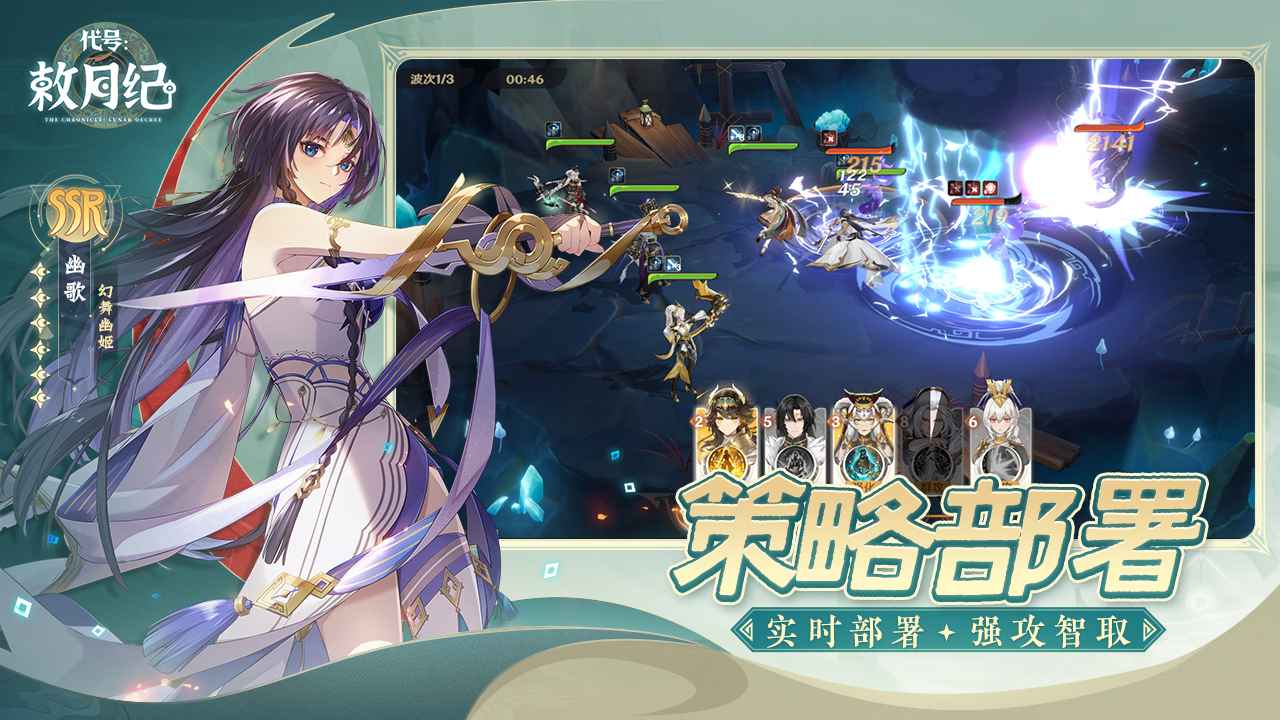Click the battle timer showing 00:46
Screen dimensions: 1280x720
tap(525, 79)
